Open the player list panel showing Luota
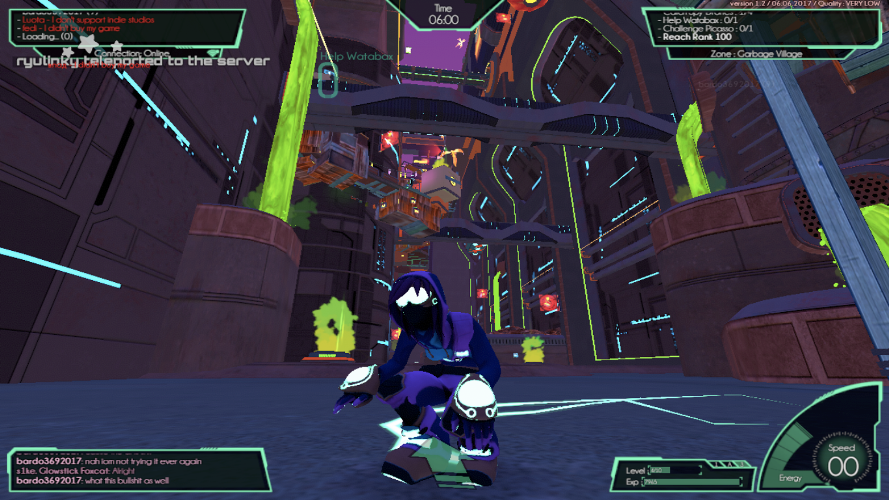The image size is (889, 500). point(125,26)
